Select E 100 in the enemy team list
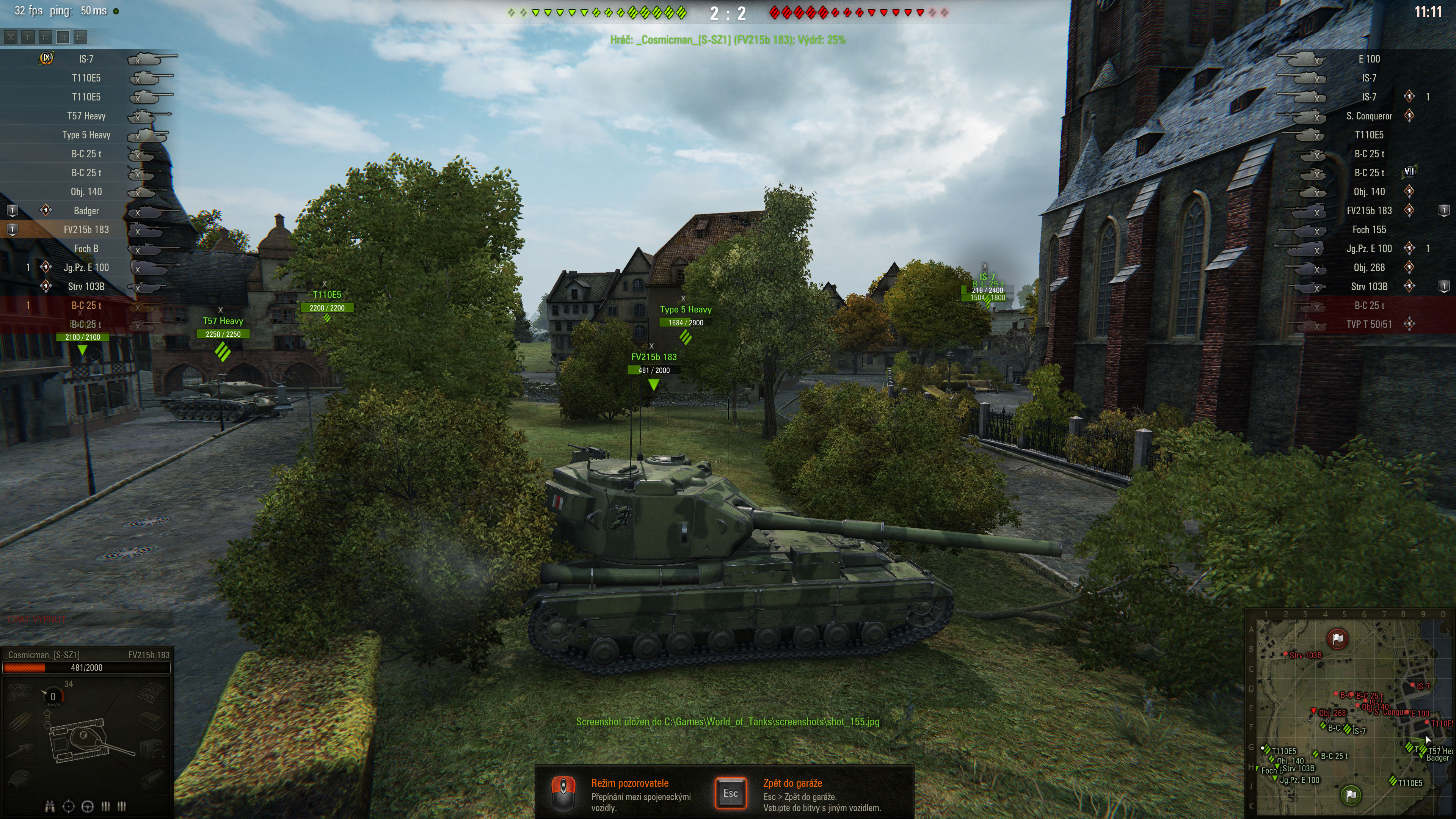 1368,59
